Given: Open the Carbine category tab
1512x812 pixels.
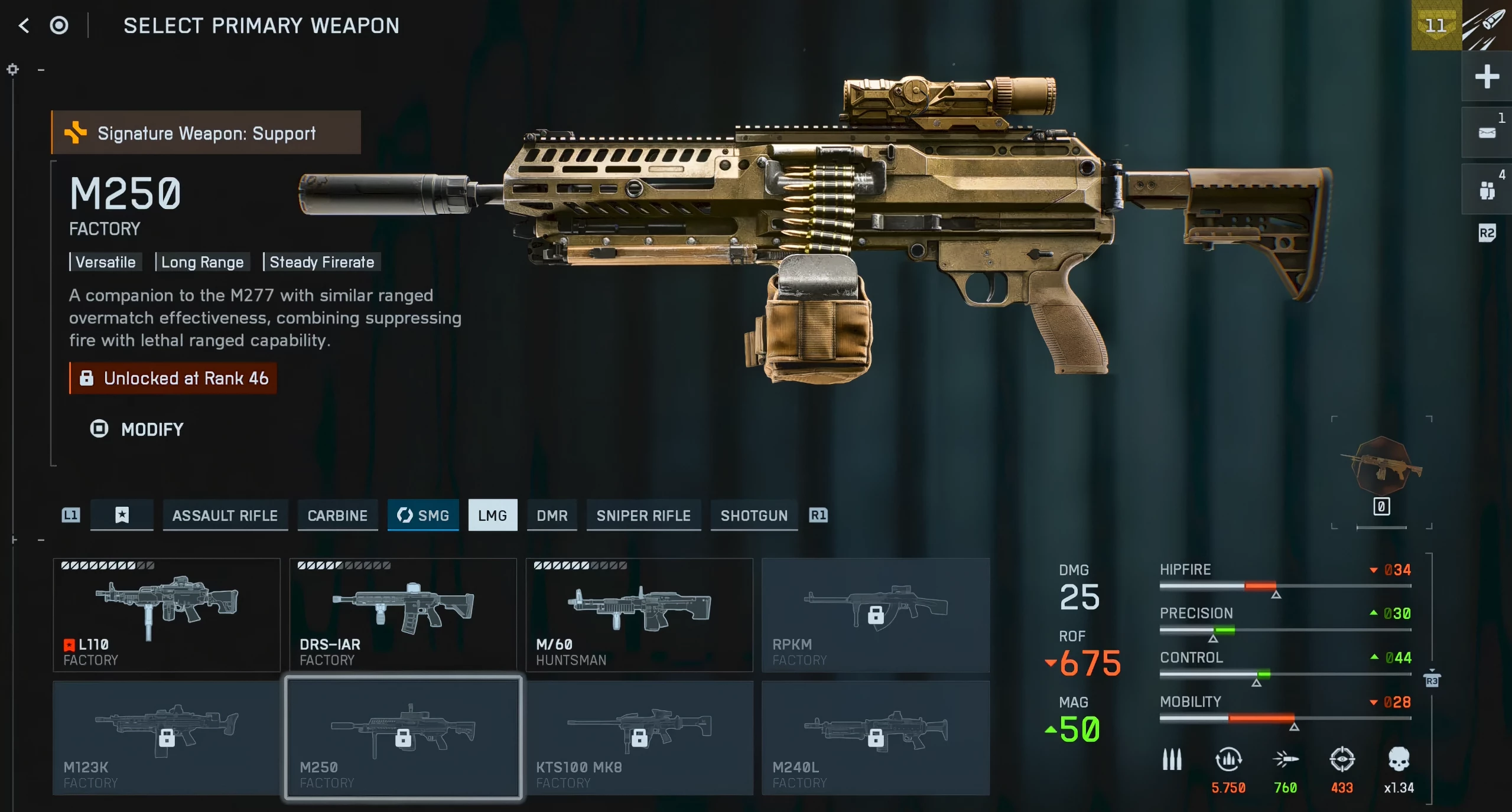Looking at the screenshot, I should click(337, 516).
